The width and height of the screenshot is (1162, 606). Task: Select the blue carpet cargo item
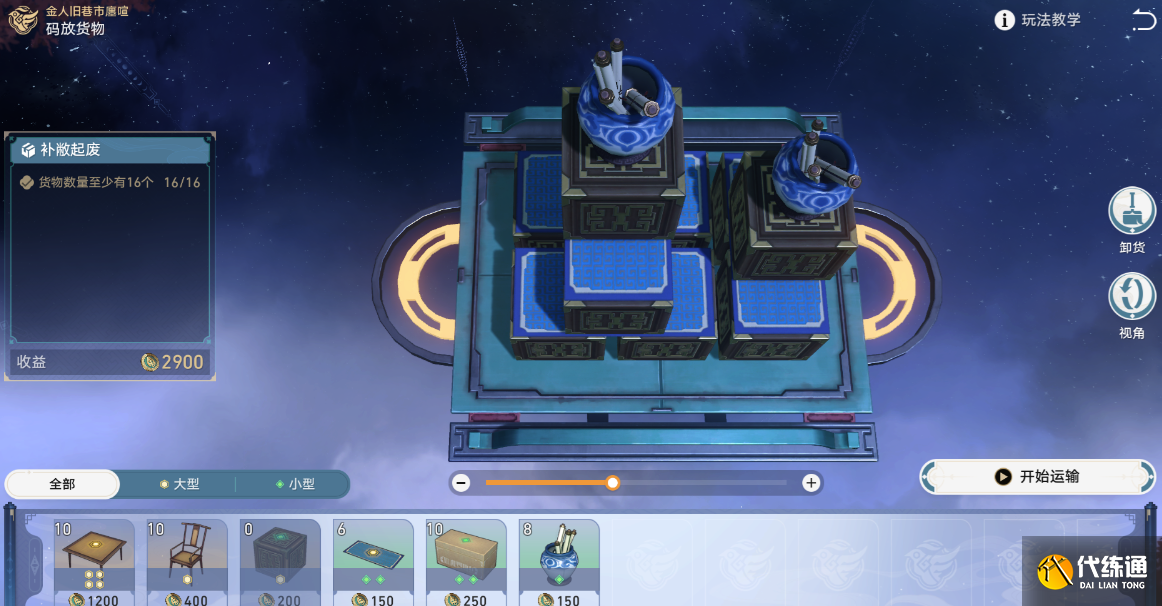pyautogui.click(x=373, y=562)
